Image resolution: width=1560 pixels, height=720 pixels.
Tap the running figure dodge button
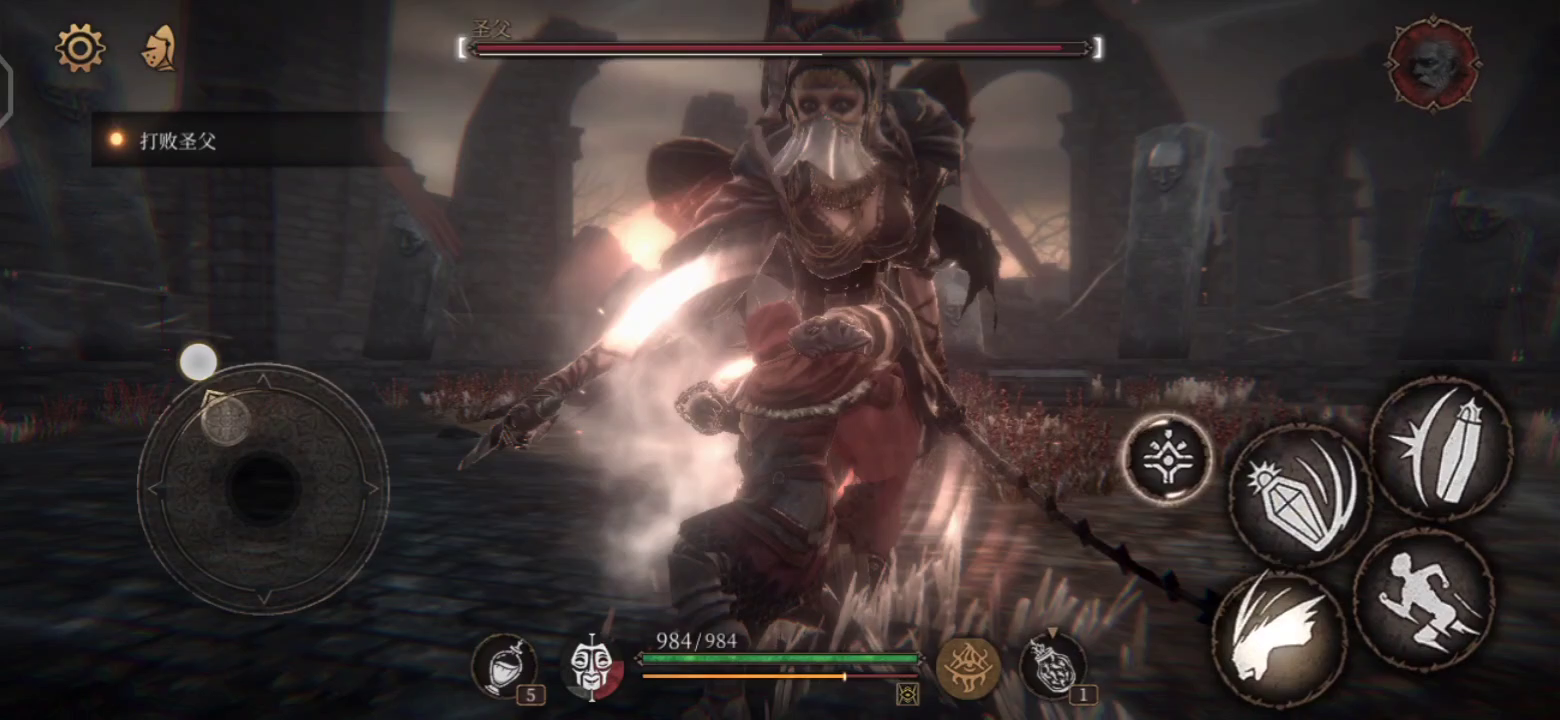1424,598
